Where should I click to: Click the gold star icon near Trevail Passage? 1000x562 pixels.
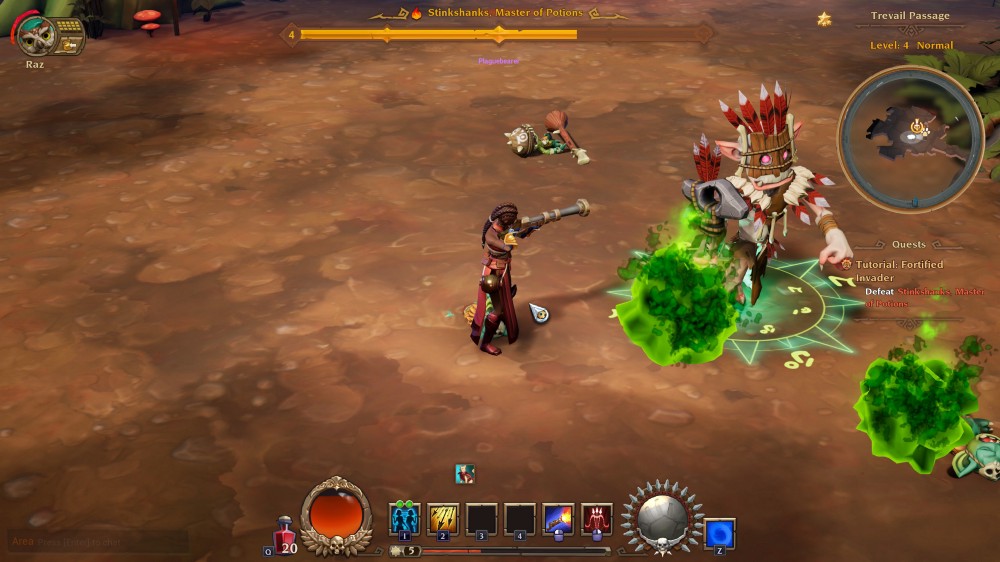pyautogui.click(x=824, y=18)
